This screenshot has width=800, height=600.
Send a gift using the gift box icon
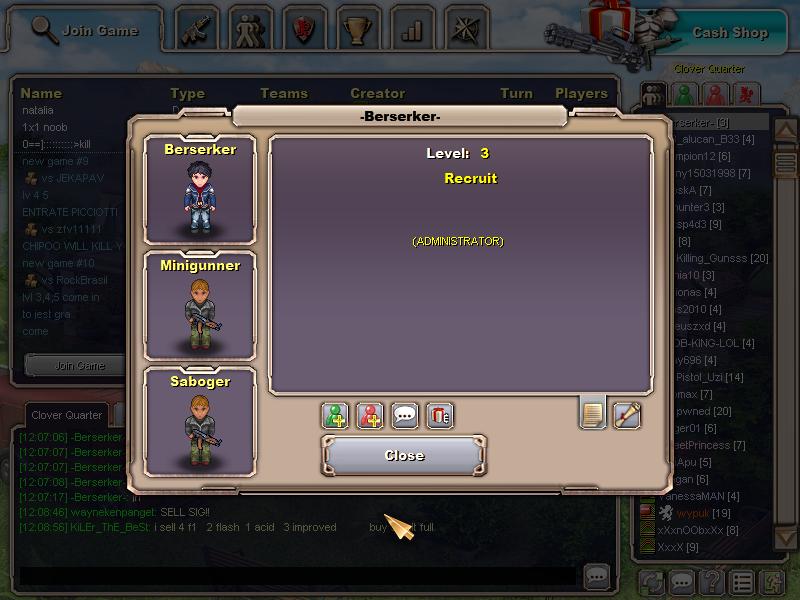point(440,415)
